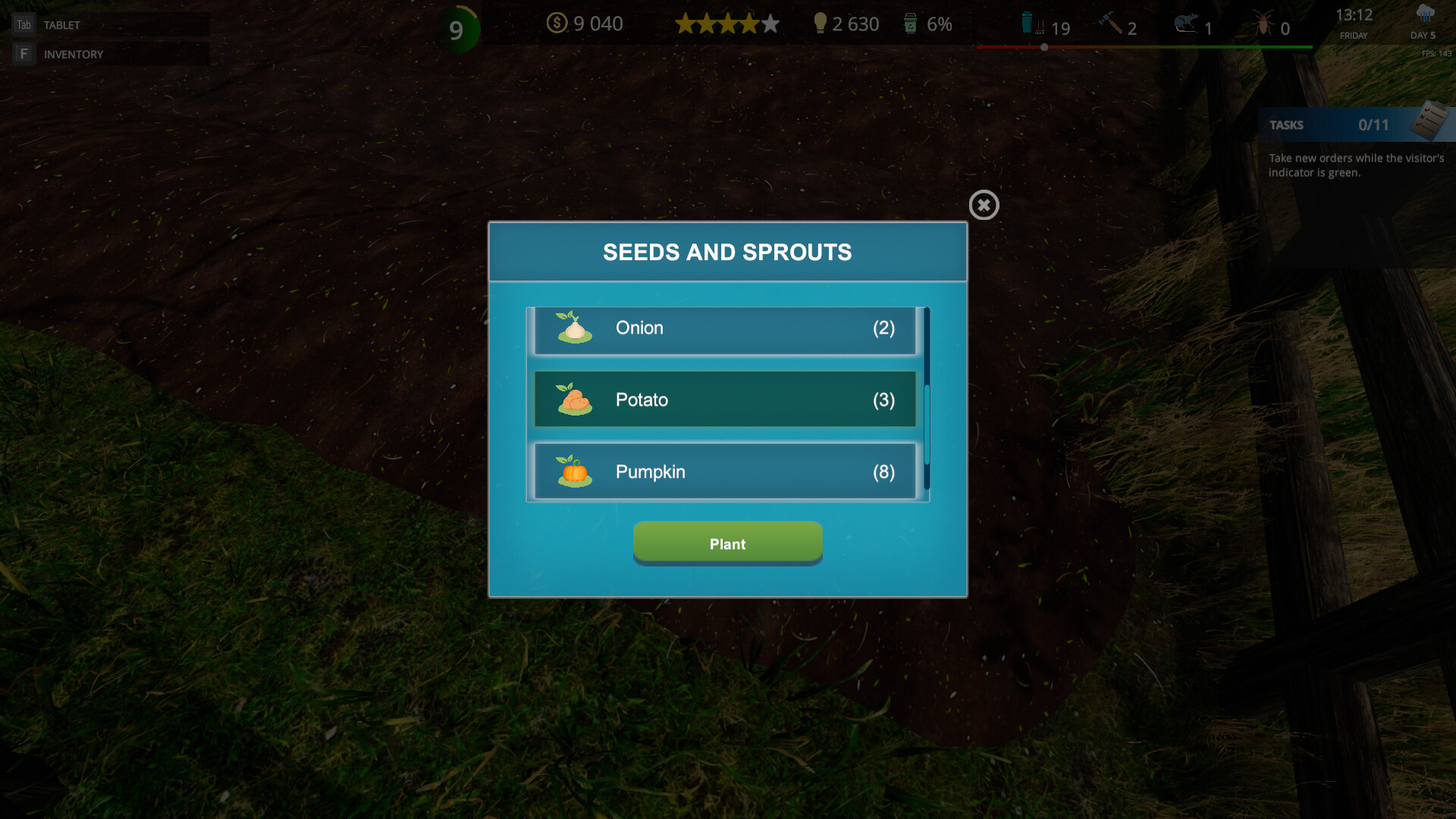The height and width of the screenshot is (819, 1456).
Task: Open the F INVENTORY panel
Action: pyautogui.click(x=74, y=54)
